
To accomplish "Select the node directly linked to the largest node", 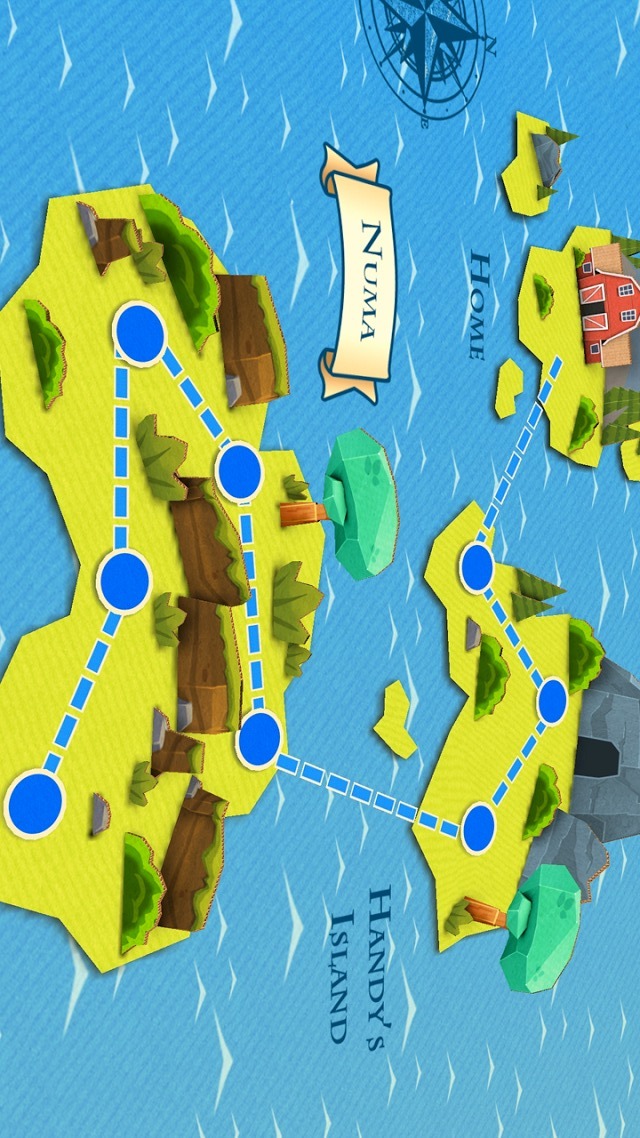I will tap(124, 579).
